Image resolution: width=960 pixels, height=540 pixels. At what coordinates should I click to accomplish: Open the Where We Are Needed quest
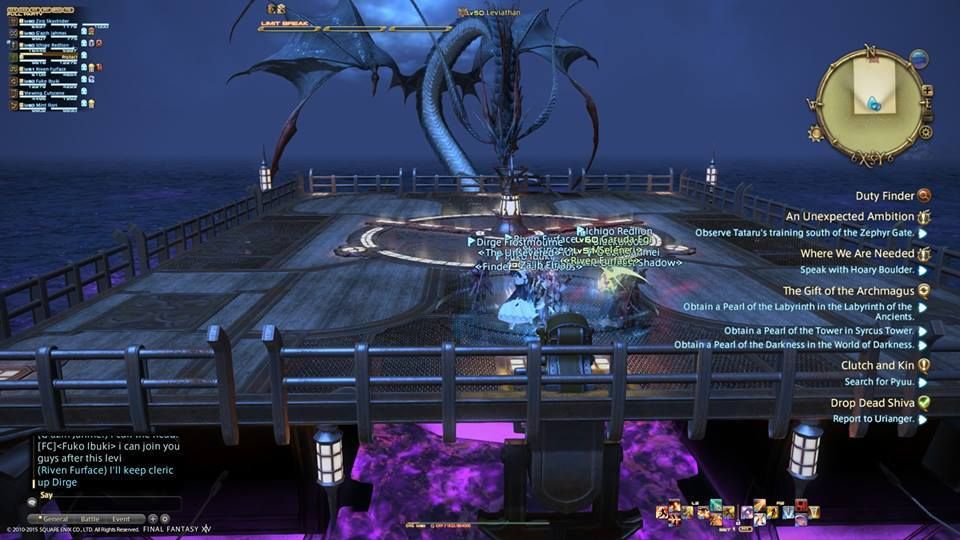pyautogui.click(x=856, y=254)
